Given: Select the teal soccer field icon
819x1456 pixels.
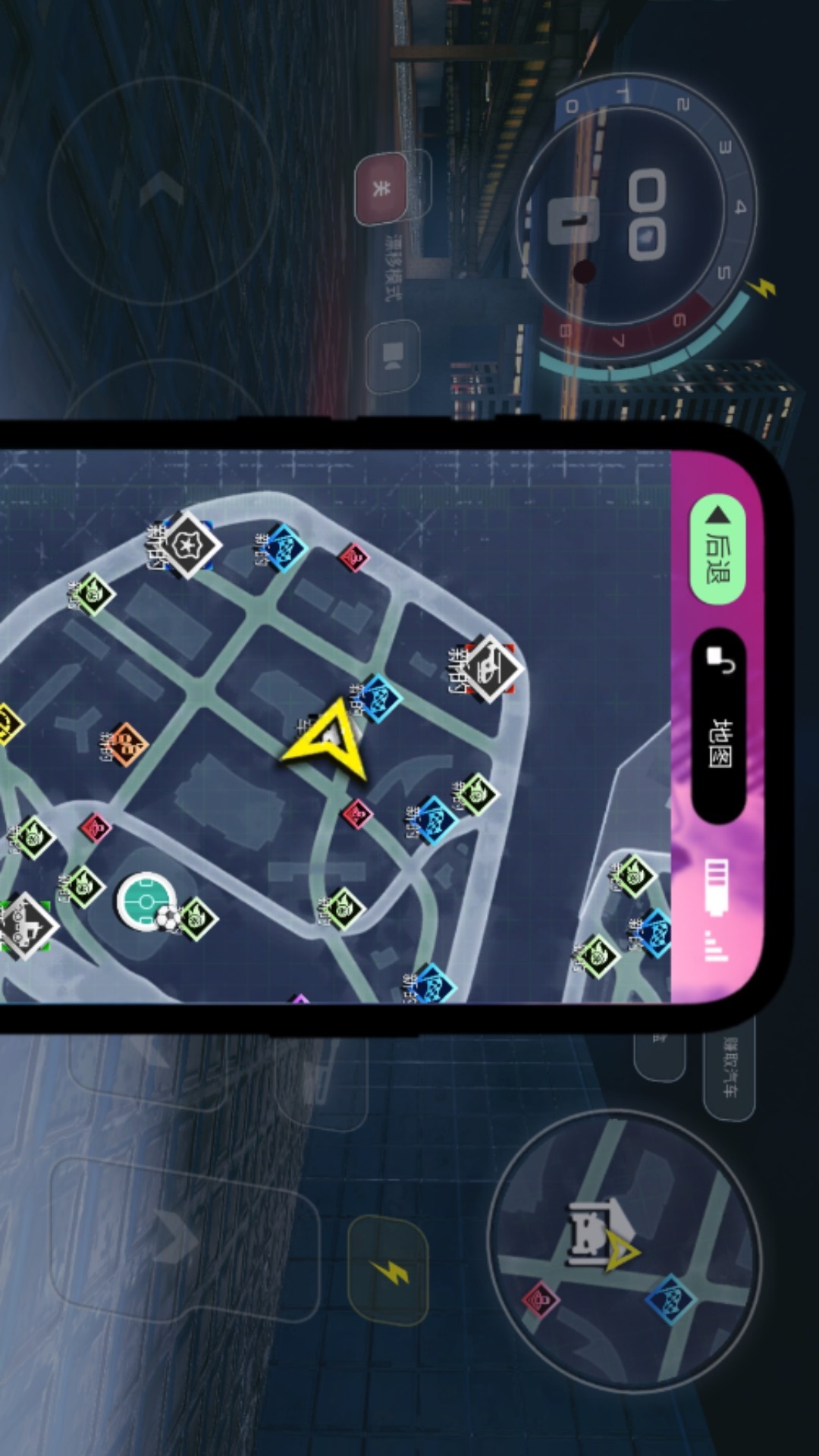Looking at the screenshot, I should (146, 900).
